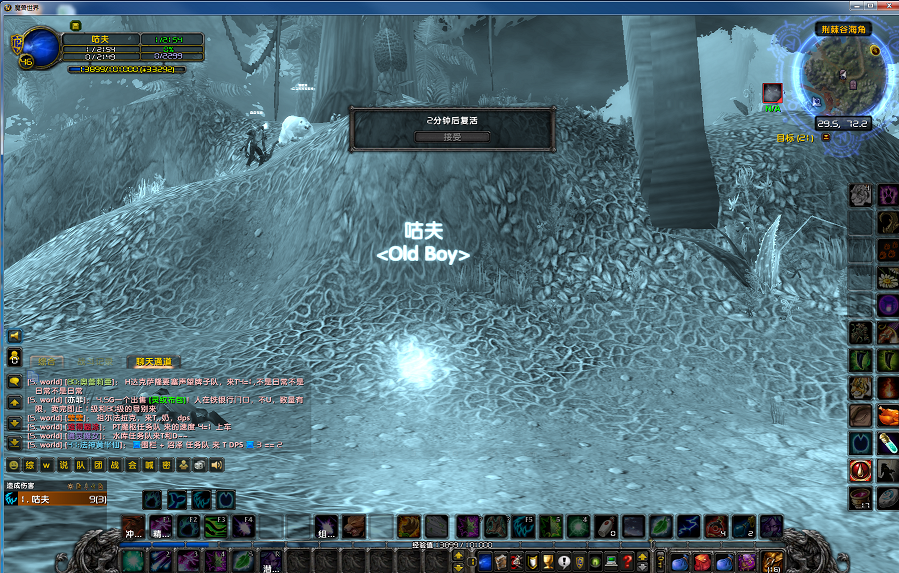
Task: Activate the white daisy flower side bar icon
Action: coord(888,277)
